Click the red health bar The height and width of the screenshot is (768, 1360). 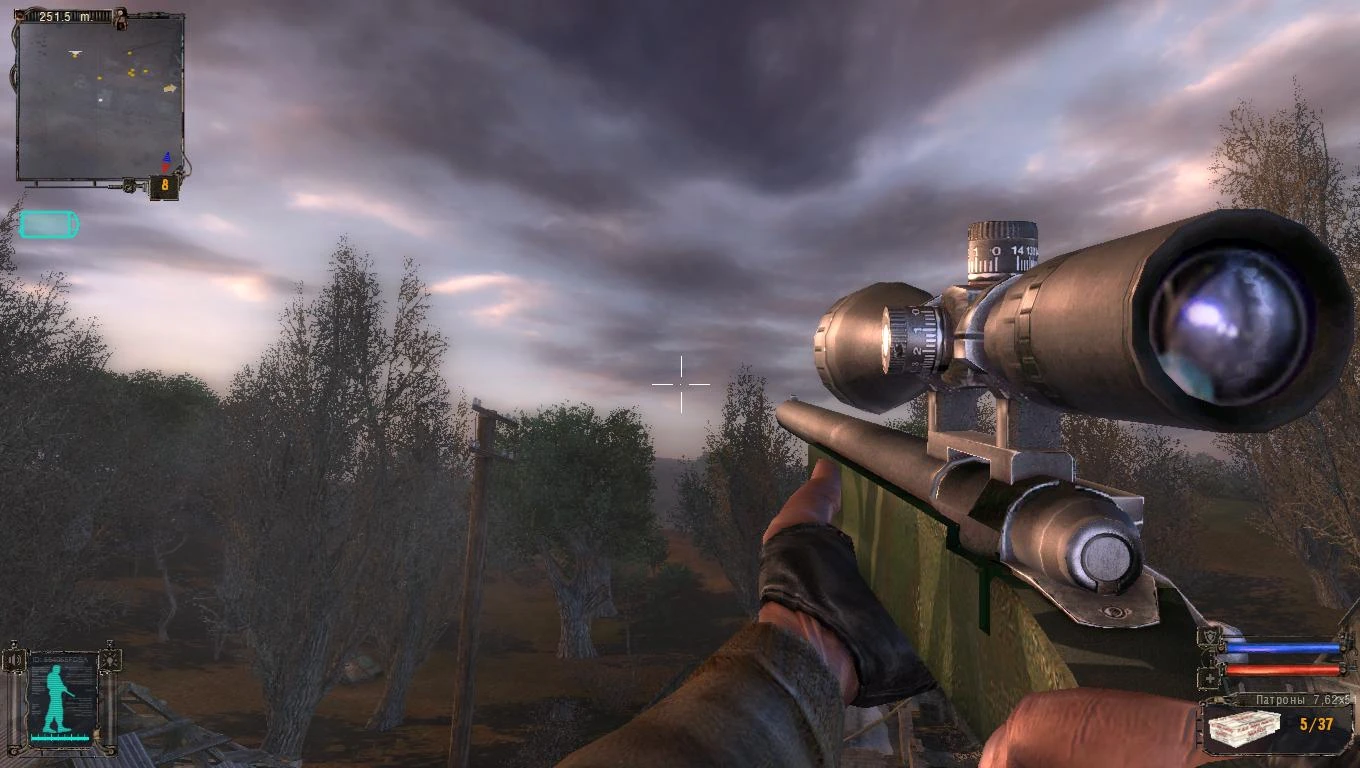[x=1283, y=670]
